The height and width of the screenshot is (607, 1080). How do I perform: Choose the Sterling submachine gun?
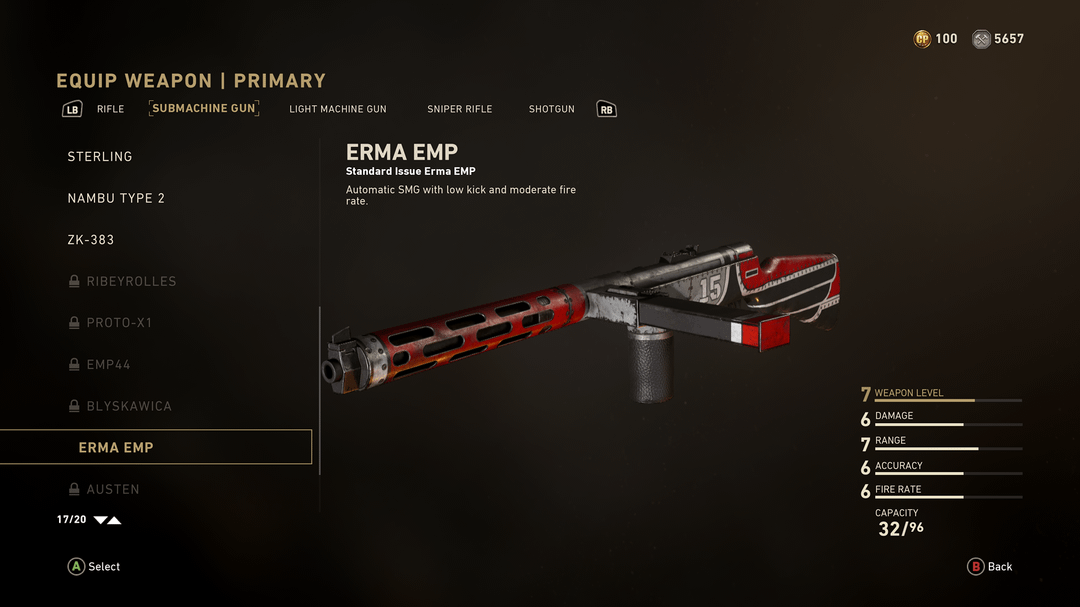pyautogui.click(x=100, y=157)
